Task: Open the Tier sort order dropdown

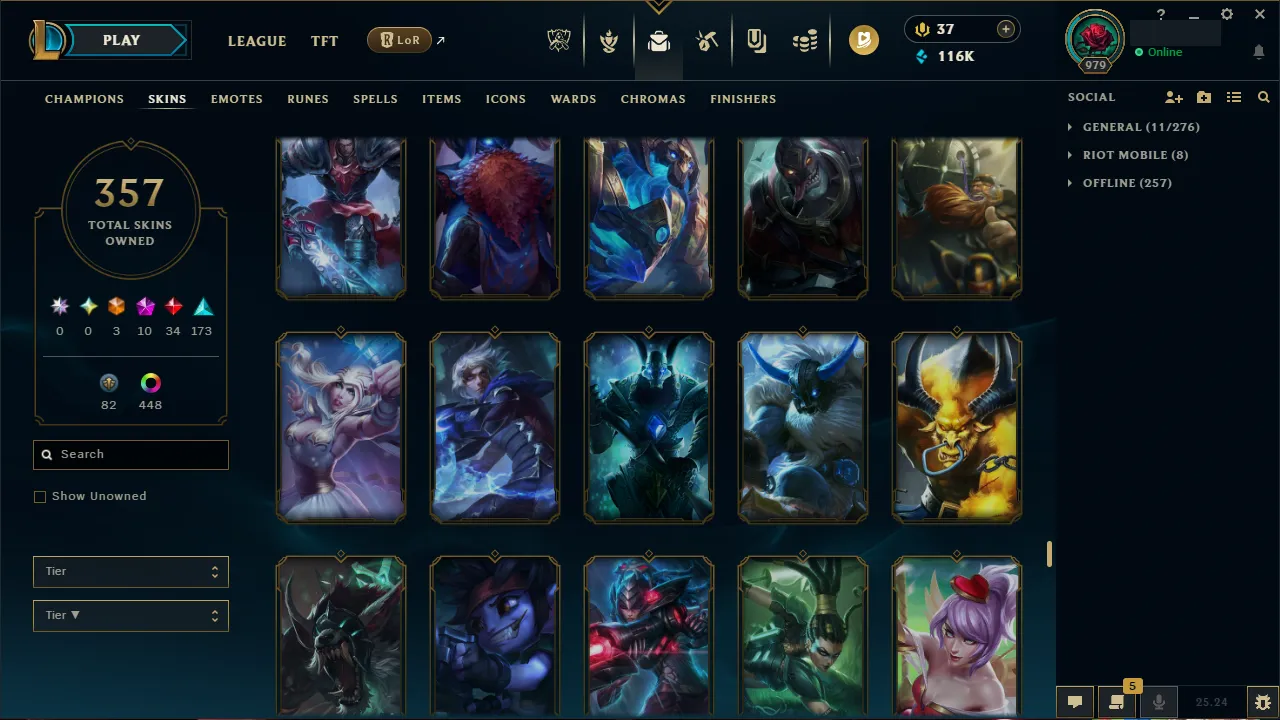Action: [x=130, y=615]
